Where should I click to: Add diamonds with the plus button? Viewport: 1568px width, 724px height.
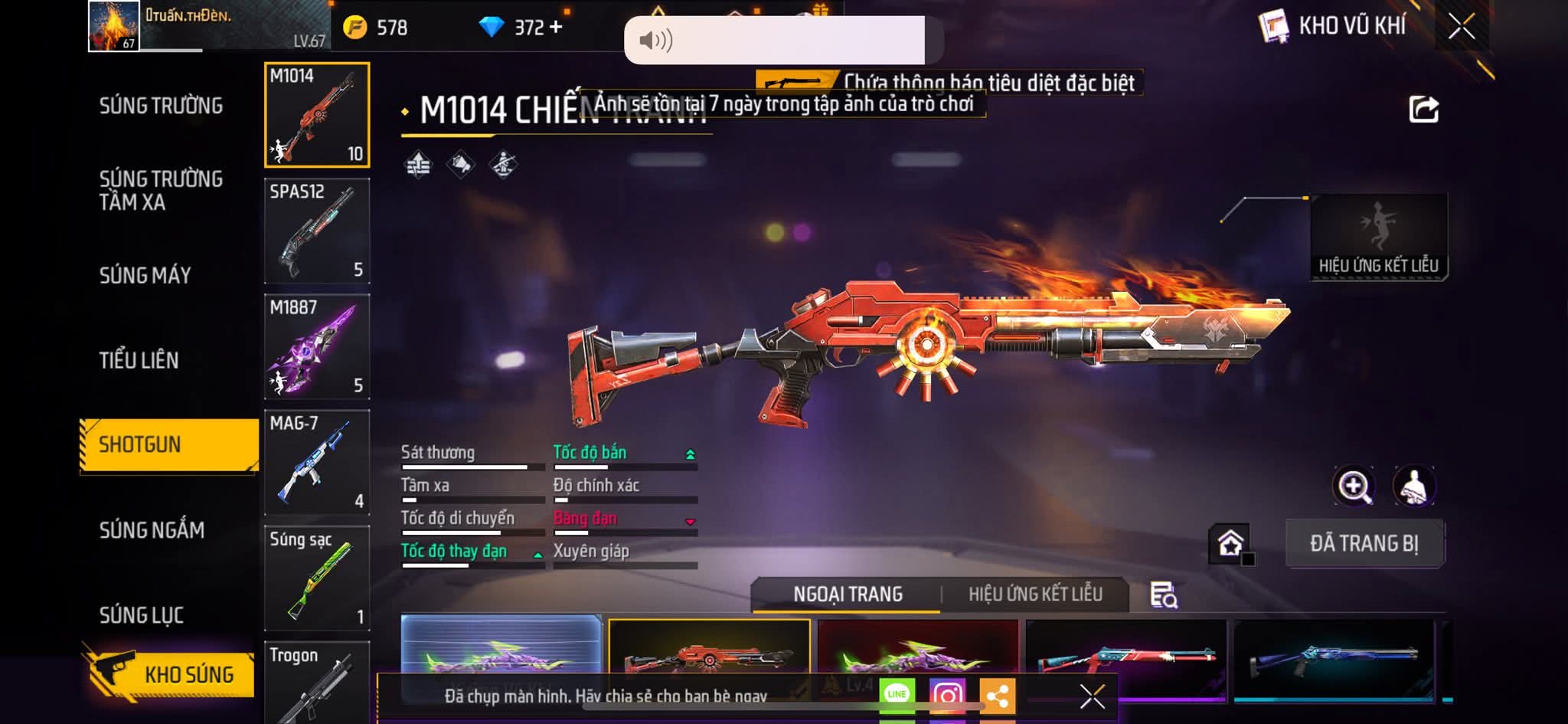click(x=556, y=28)
